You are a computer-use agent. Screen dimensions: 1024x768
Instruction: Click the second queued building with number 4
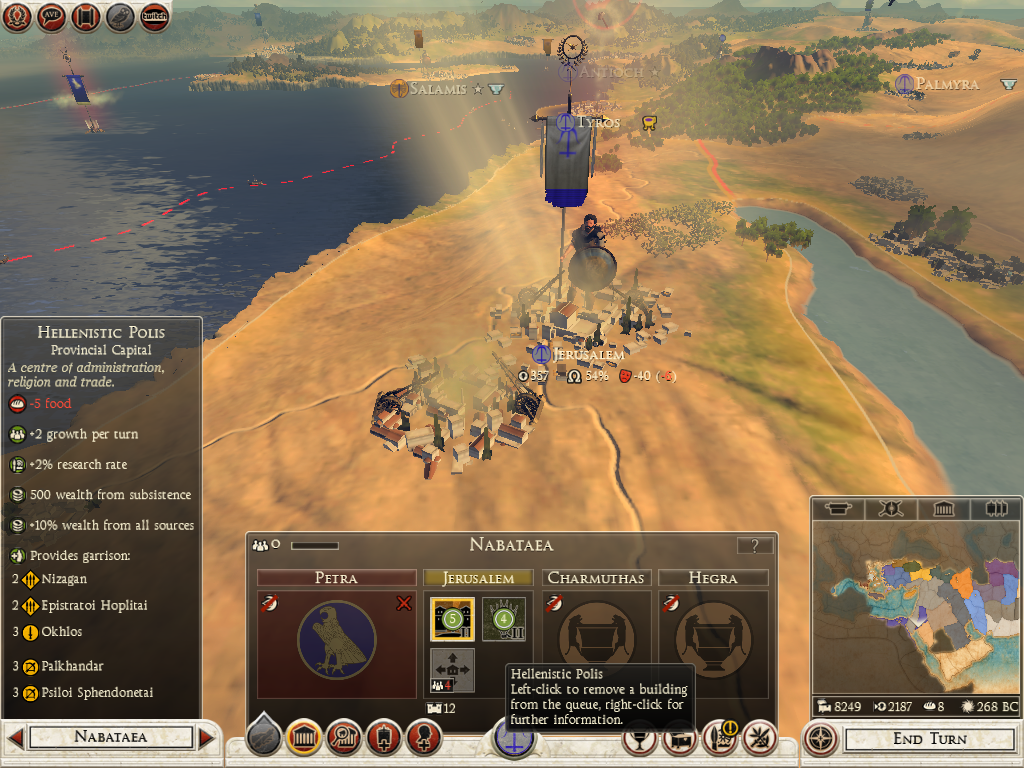(503, 619)
